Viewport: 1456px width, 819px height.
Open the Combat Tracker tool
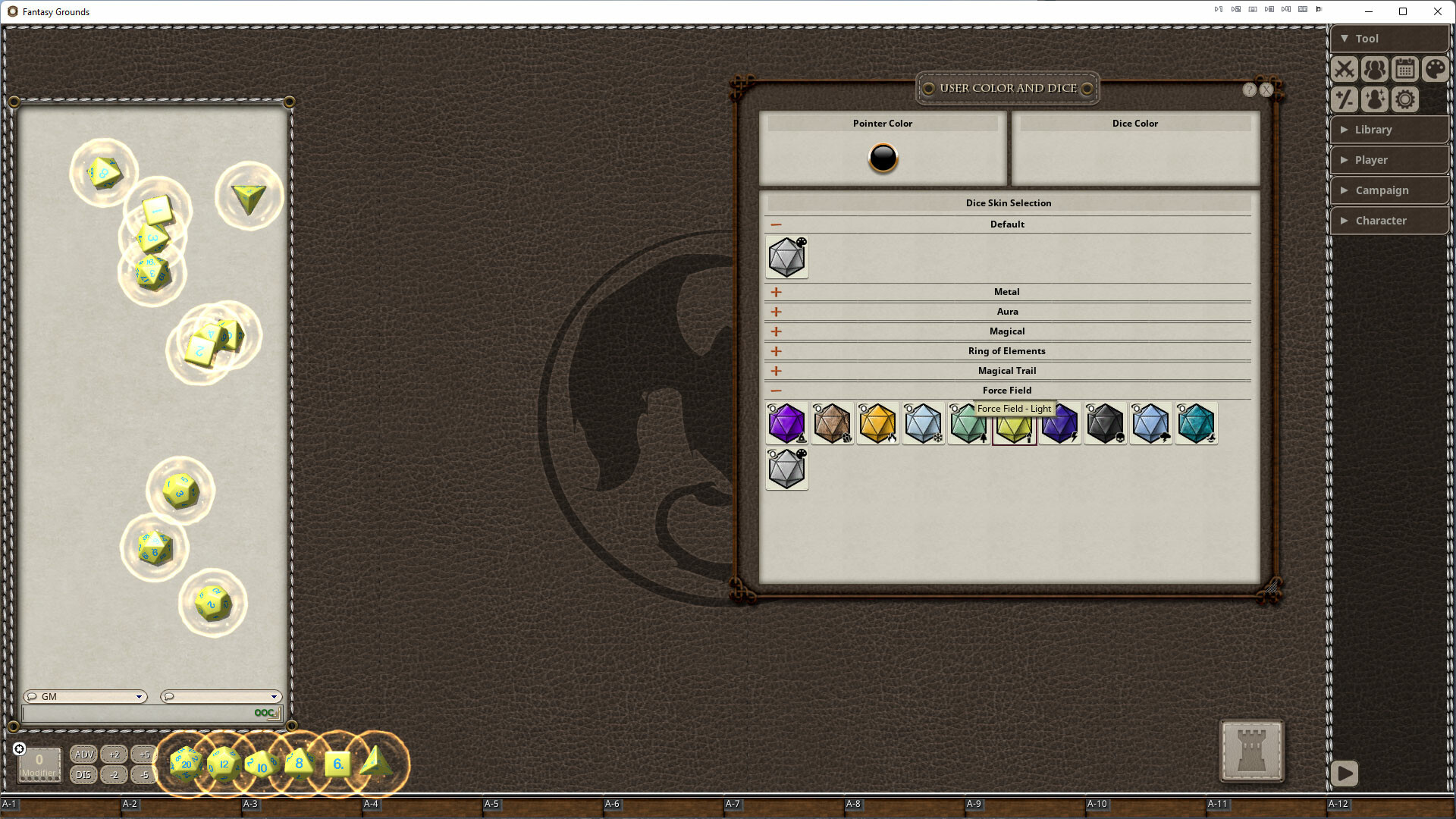tap(1344, 69)
